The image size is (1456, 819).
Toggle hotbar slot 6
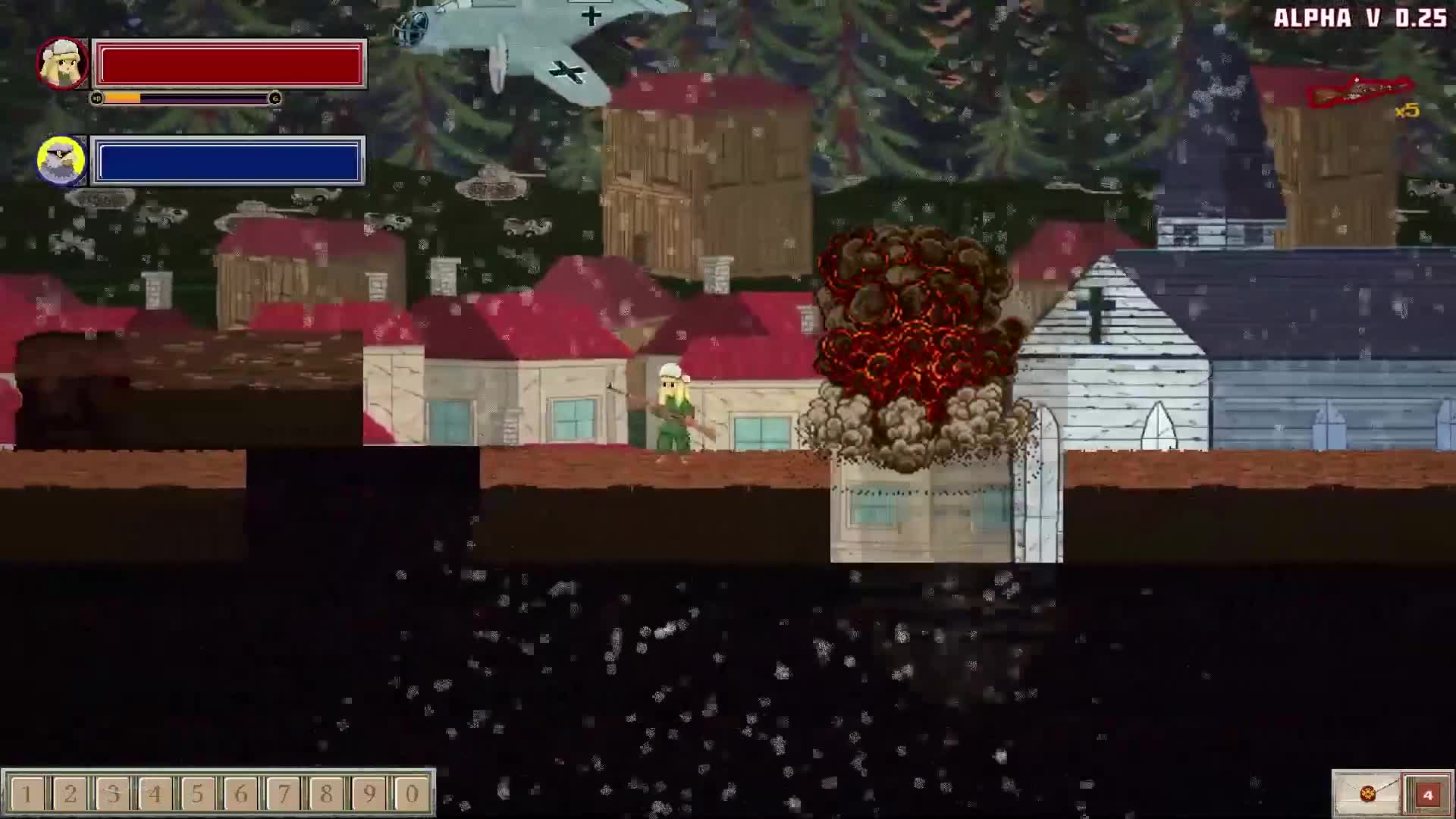click(x=240, y=793)
